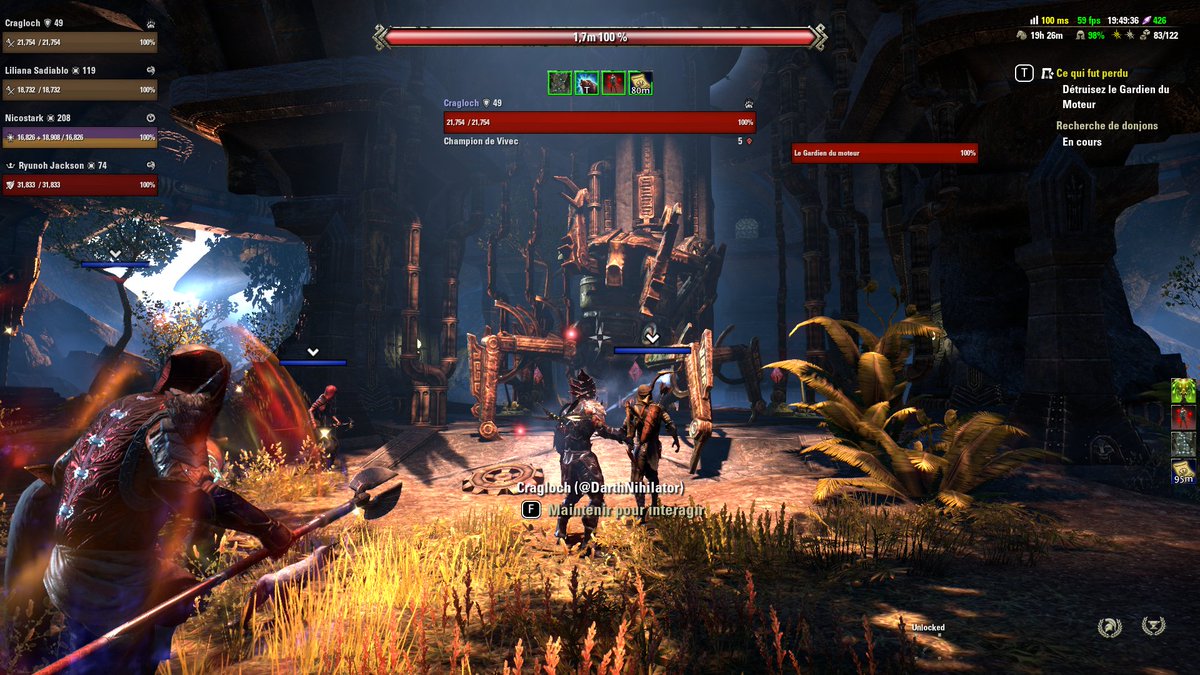The image size is (1200, 675).
Task: Open the Recherche de donjons tracker entry
Action: [x=1106, y=126]
